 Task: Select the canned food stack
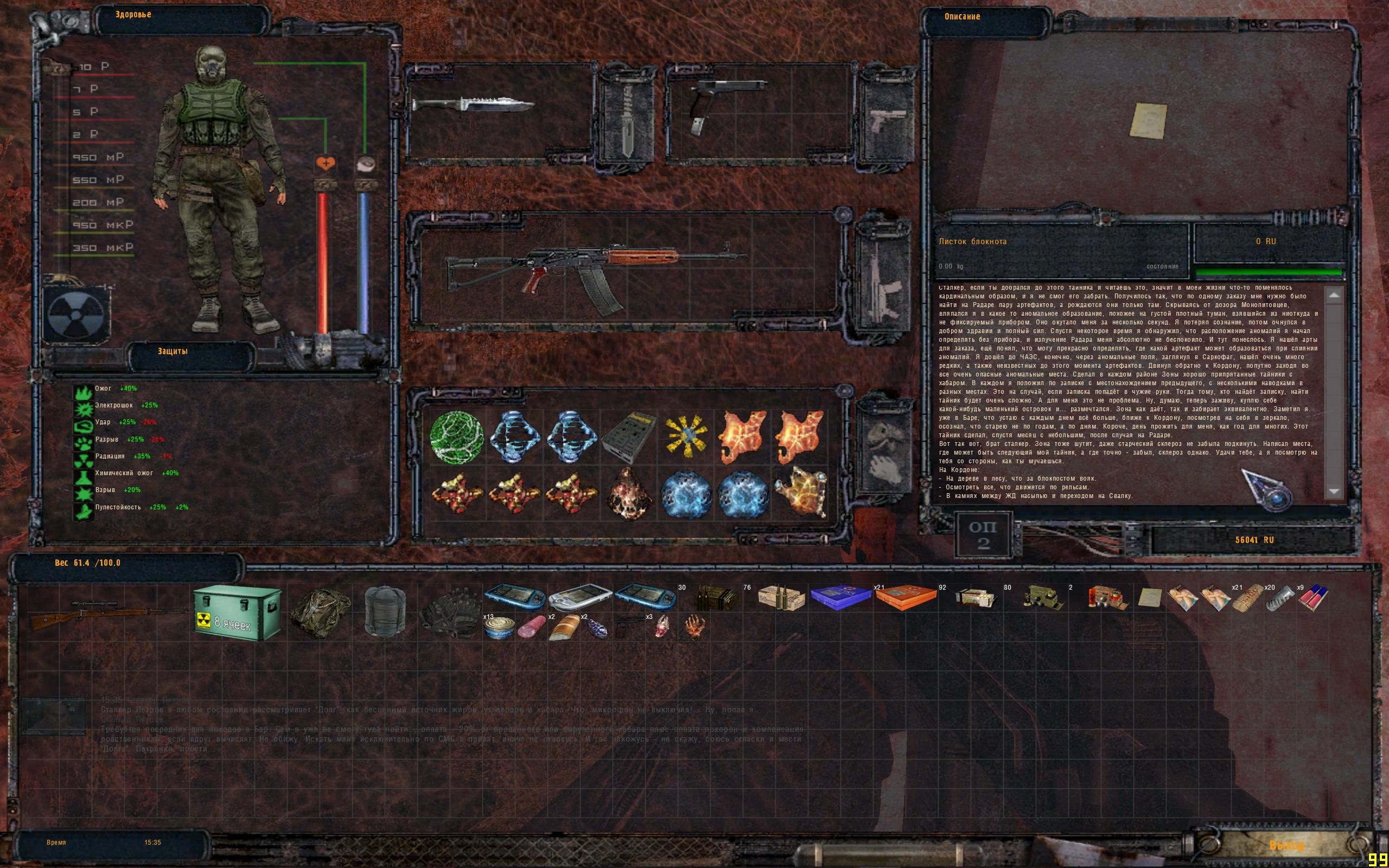click(x=498, y=628)
